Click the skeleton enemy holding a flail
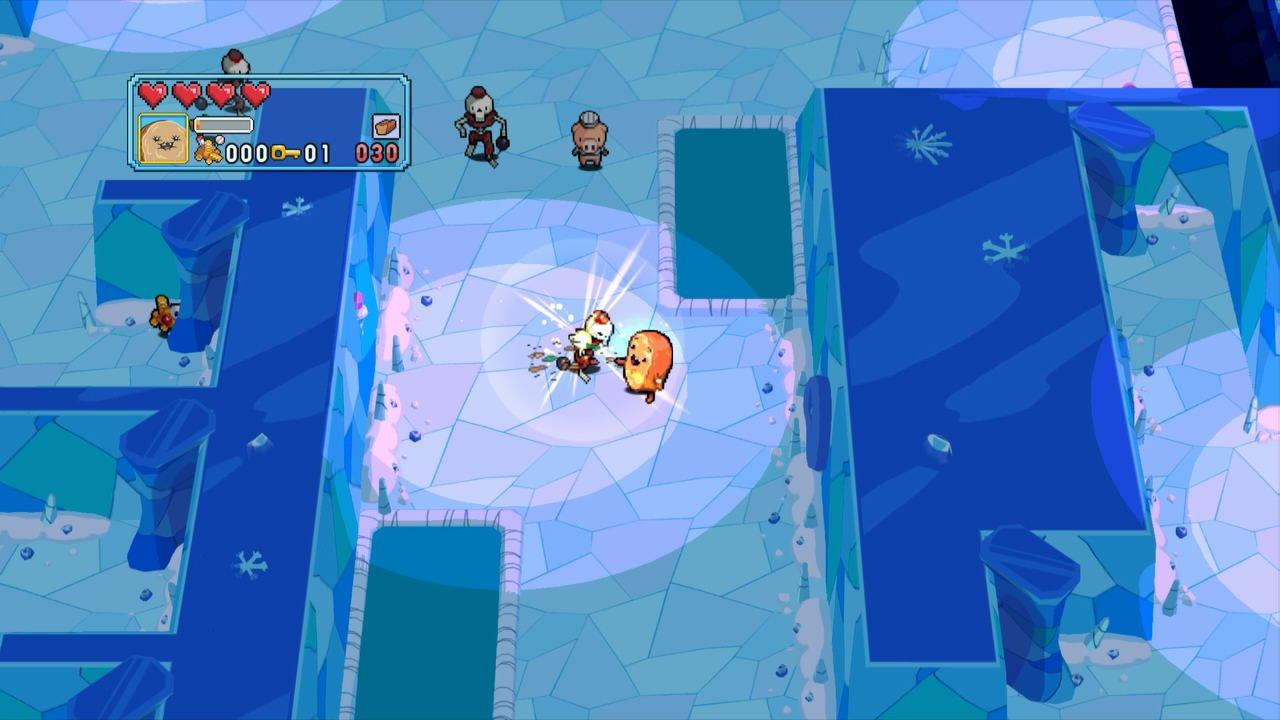Image resolution: width=1280 pixels, height=720 pixels. click(478, 118)
